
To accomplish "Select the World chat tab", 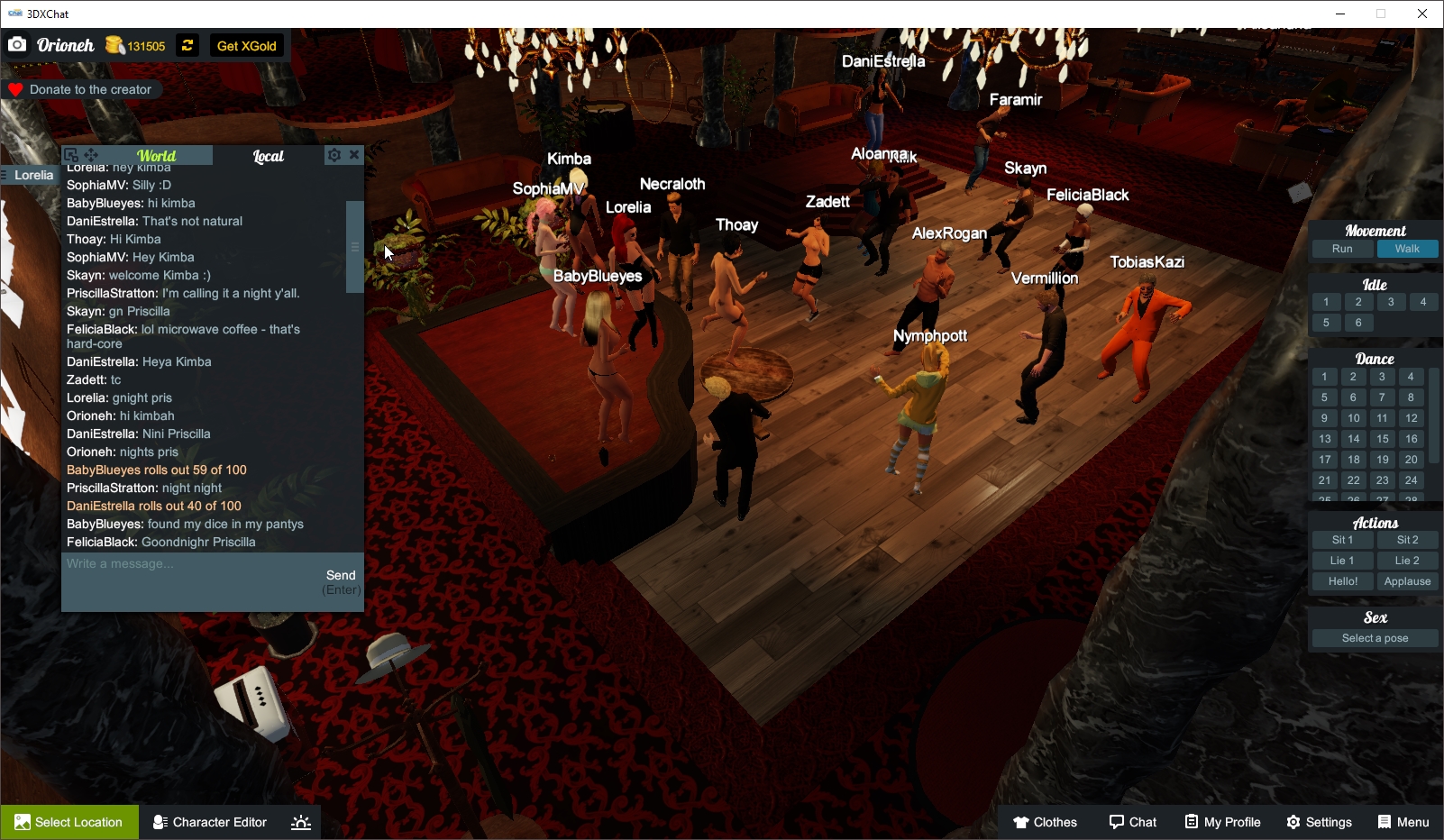I will (156, 155).
